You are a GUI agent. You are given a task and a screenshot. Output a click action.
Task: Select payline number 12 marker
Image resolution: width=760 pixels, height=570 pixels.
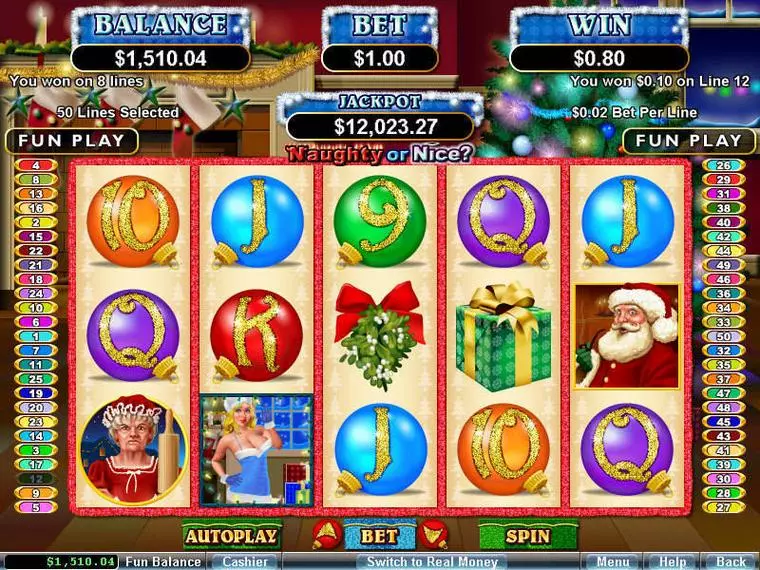pos(36,479)
